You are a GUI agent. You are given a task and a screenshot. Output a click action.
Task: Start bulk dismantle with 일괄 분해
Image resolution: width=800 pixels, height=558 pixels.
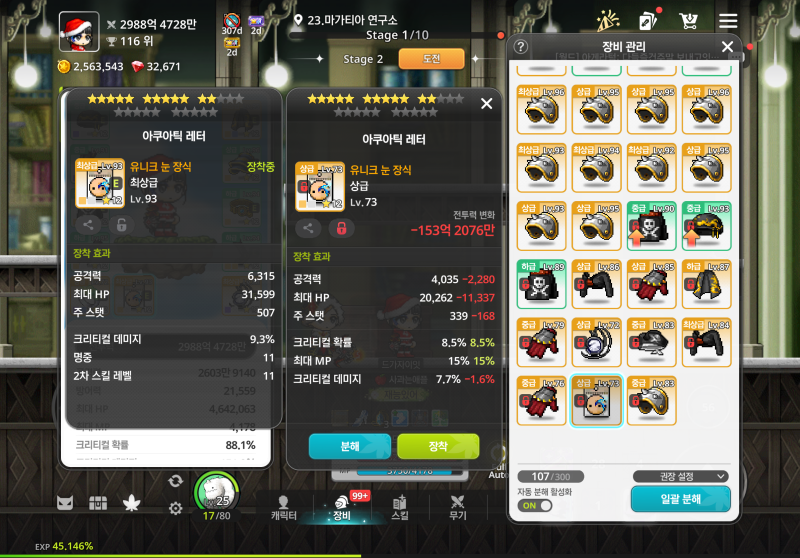680,498
